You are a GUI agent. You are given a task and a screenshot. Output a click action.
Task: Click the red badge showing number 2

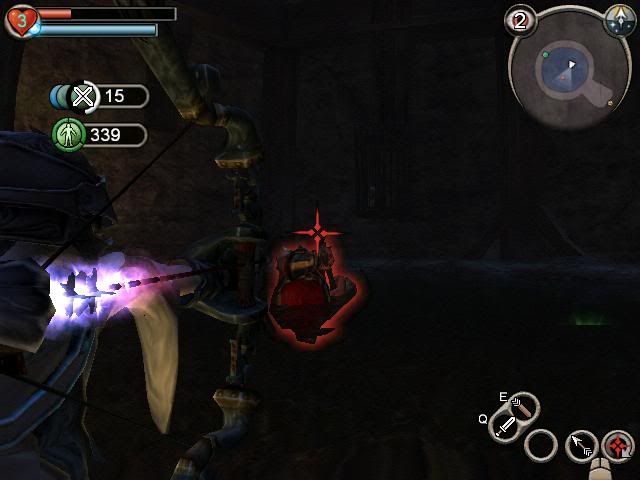tap(518, 20)
